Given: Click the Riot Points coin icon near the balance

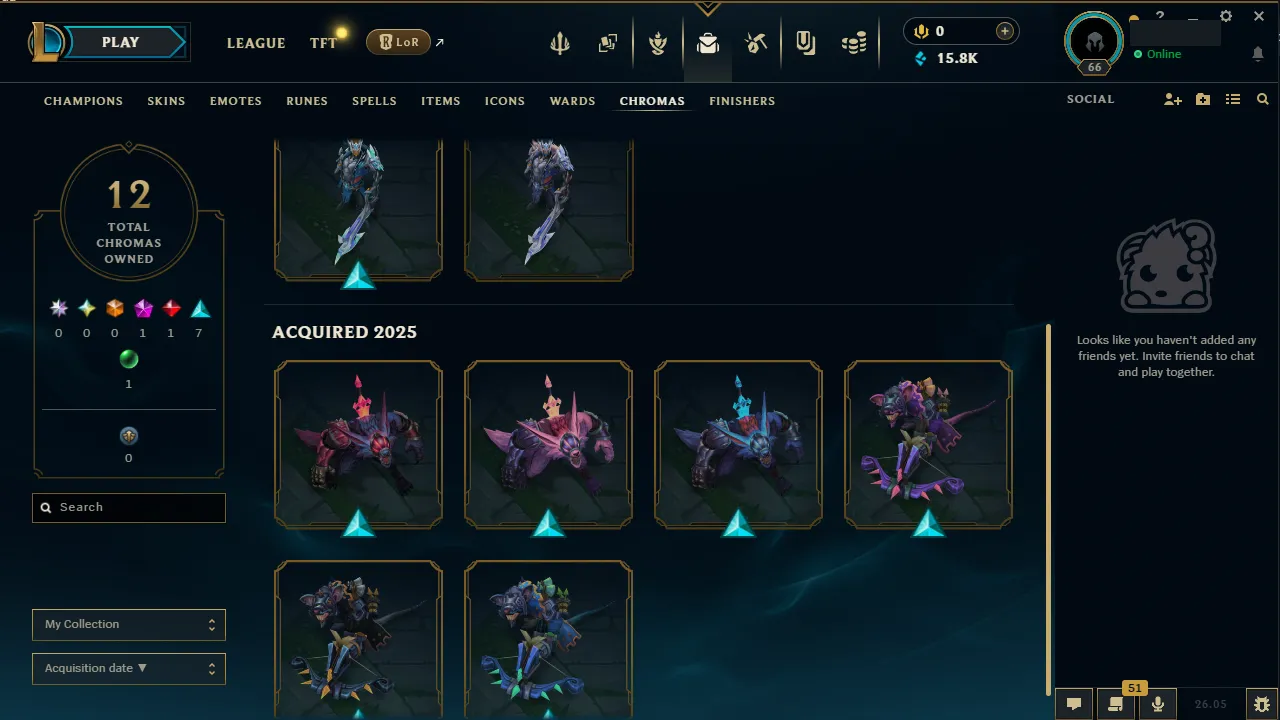Looking at the screenshot, I should click(x=921, y=31).
